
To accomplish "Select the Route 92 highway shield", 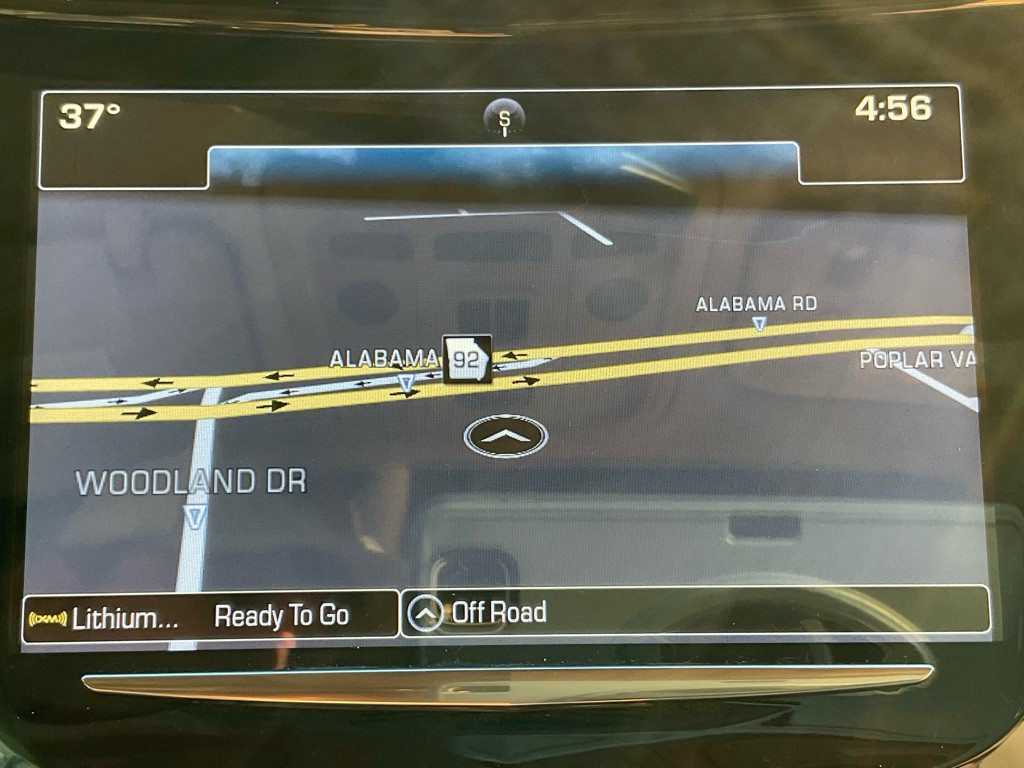I will (x=467, y=360).
